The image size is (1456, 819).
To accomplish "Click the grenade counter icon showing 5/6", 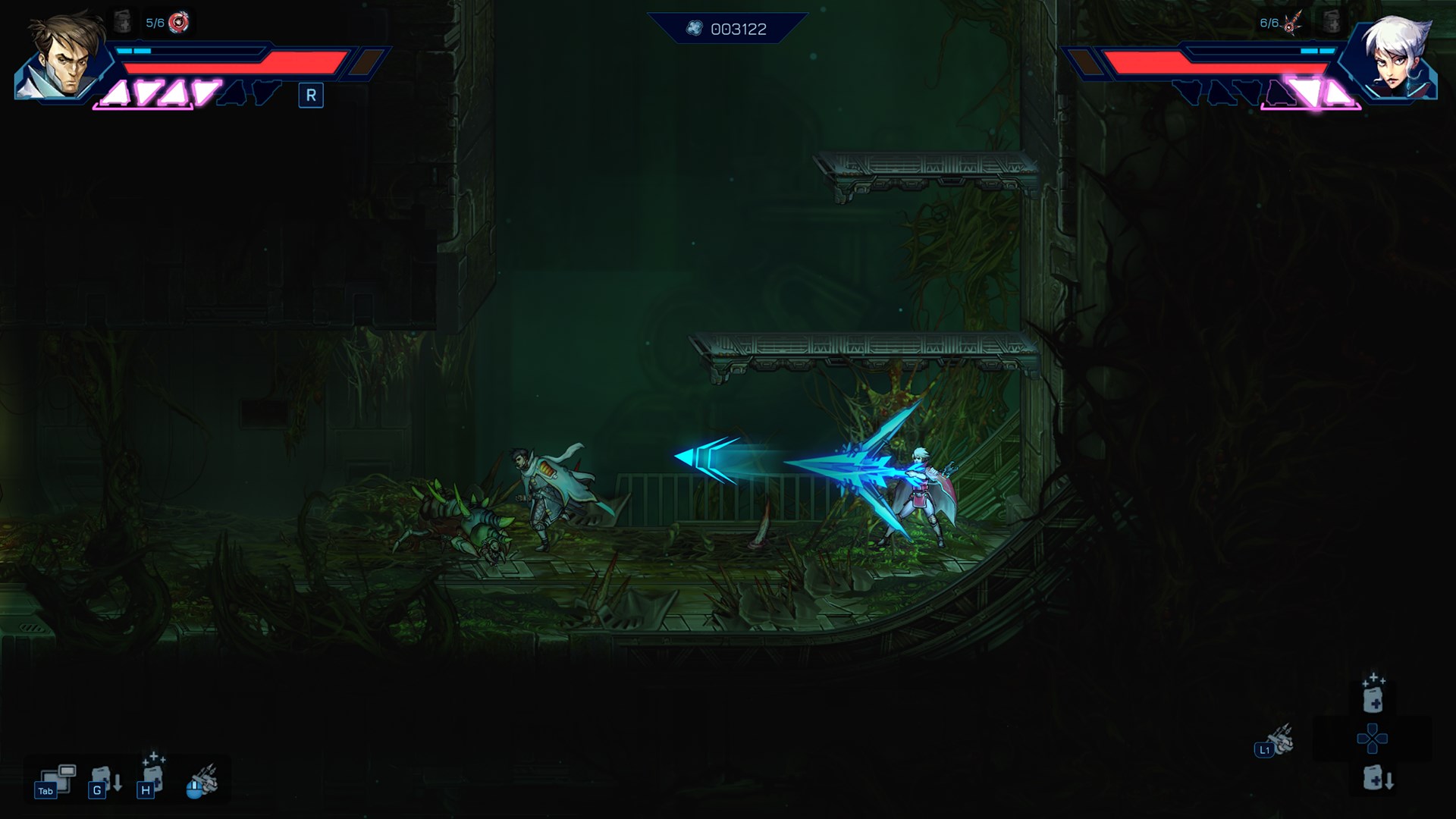I will [x=177, y=20].
